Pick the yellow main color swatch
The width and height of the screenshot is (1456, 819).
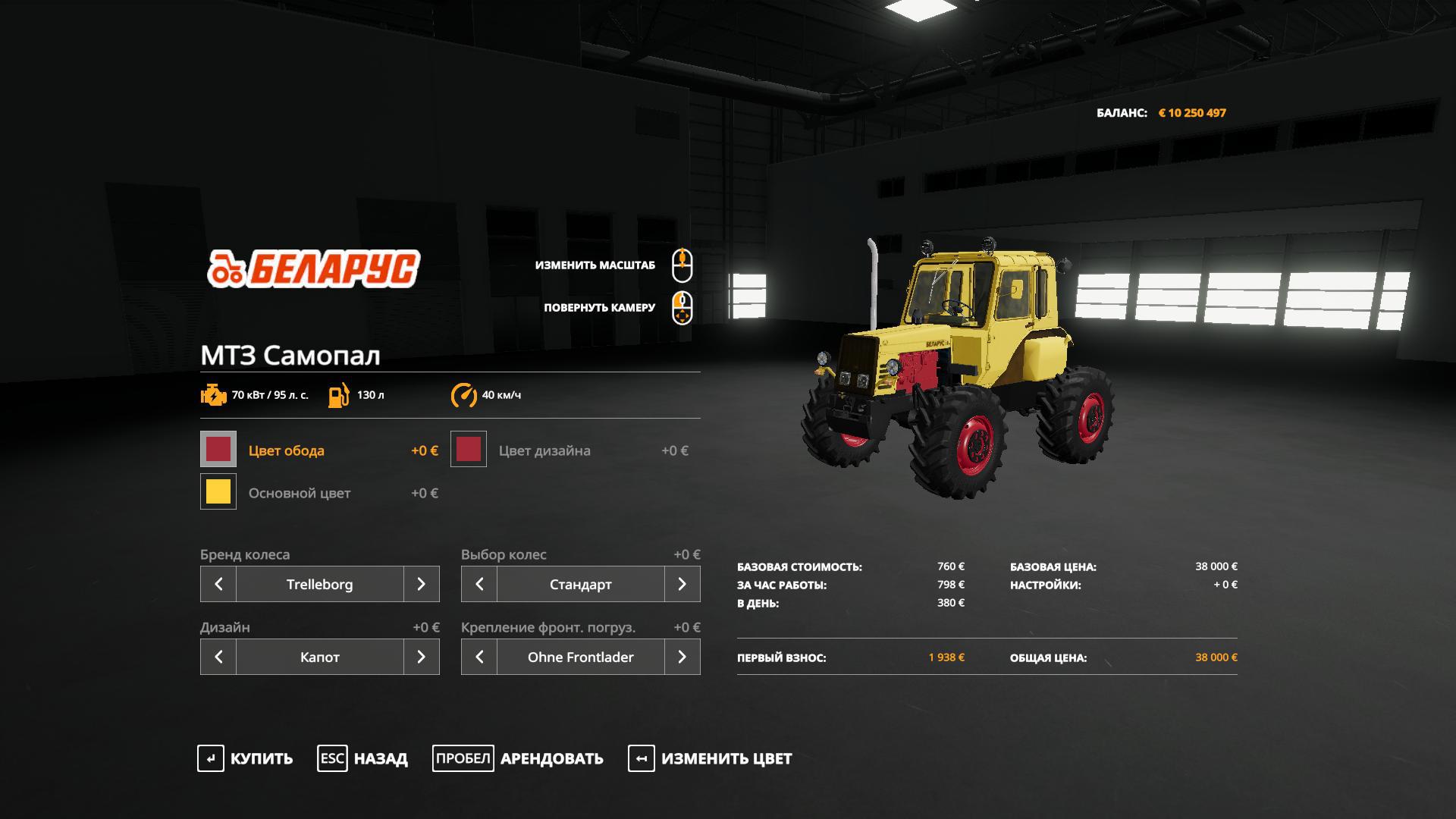[218, 492]
